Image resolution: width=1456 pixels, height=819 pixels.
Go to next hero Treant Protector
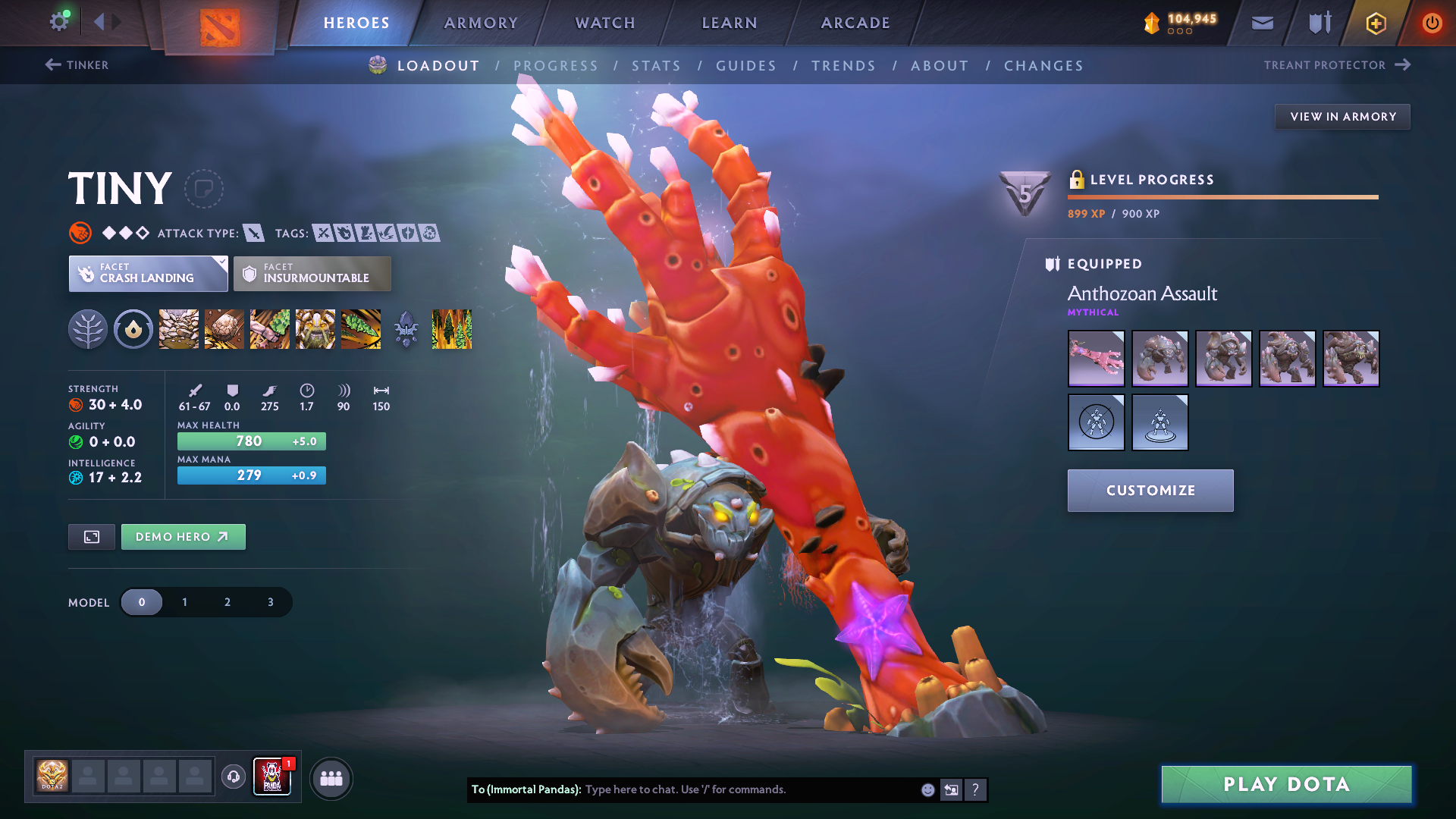1336,65
